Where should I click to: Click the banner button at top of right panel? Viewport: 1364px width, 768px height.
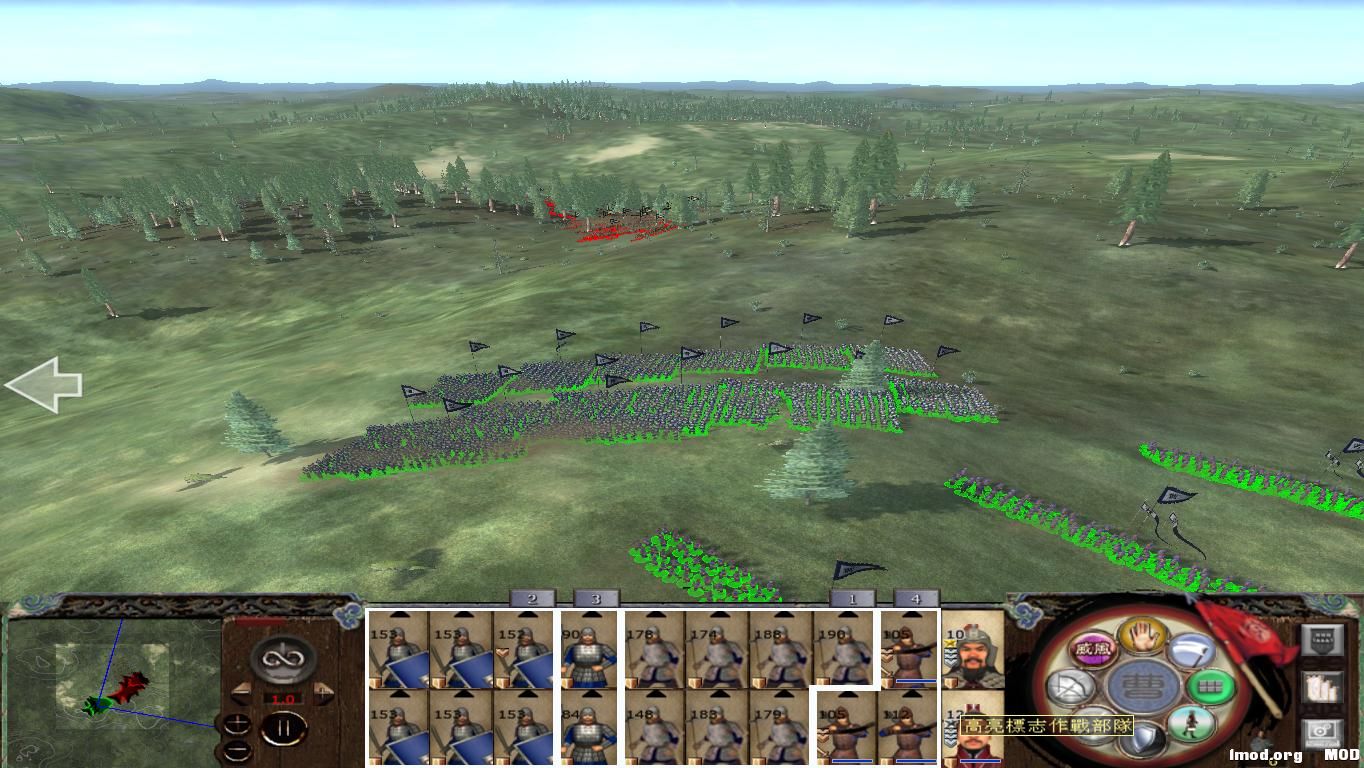(1323, 638)
